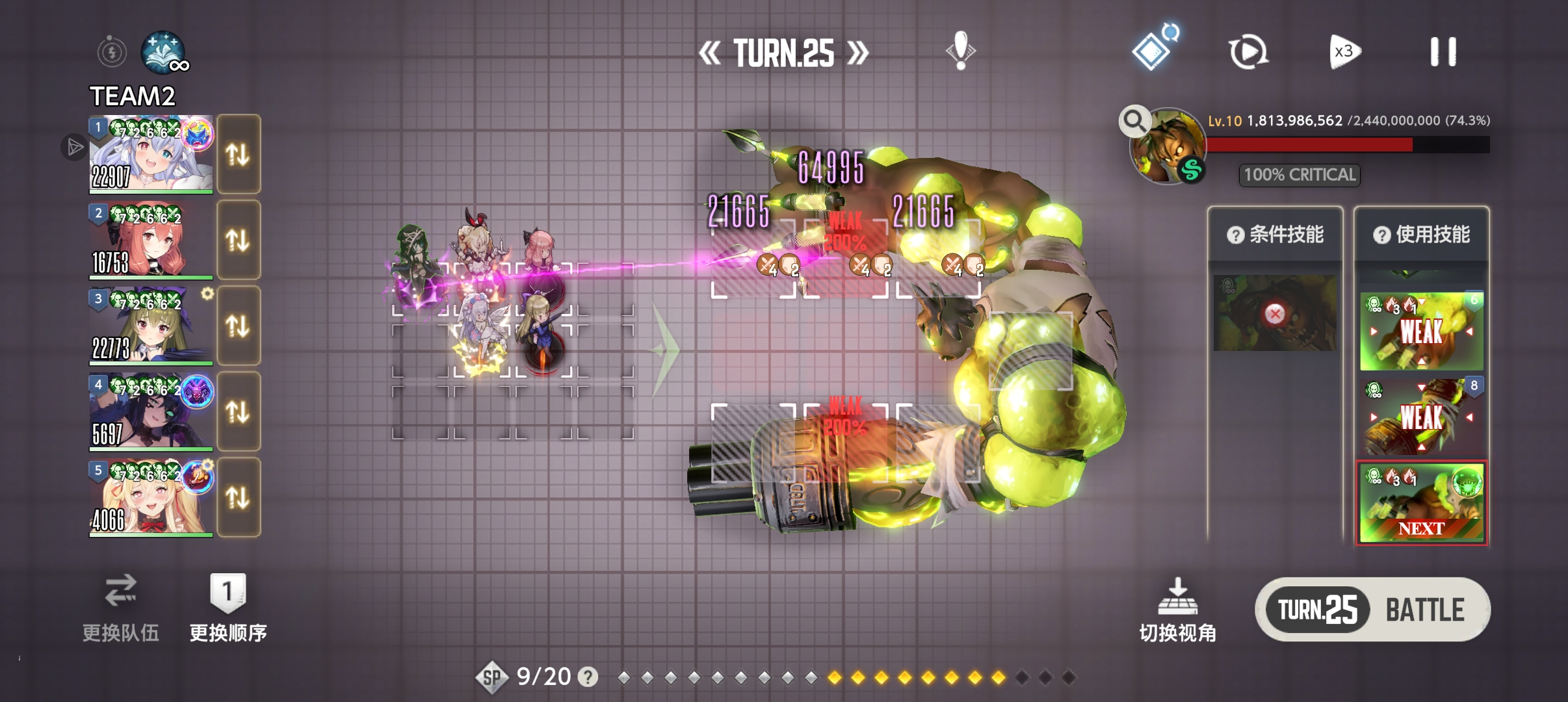The image size is (1568, 702).
Task: Open the 条件技能 help icon
Action: coord(1235,235)
